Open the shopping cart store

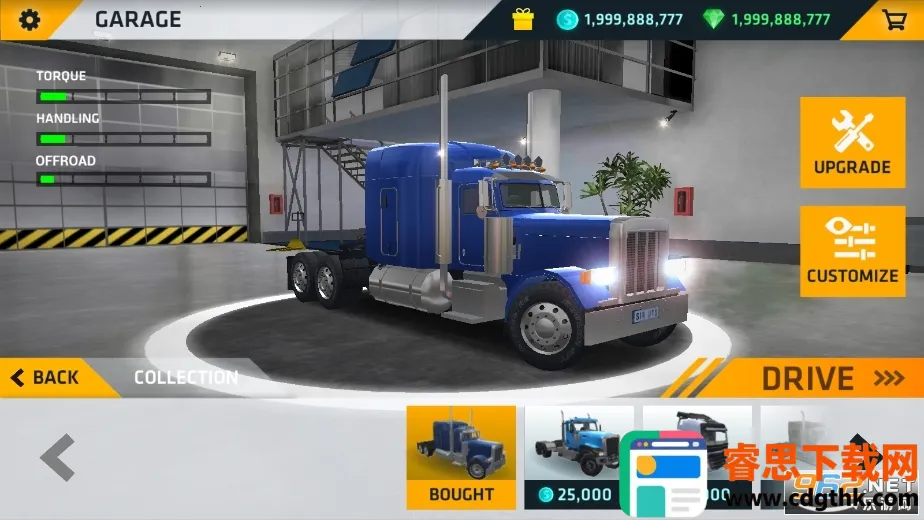893,19
